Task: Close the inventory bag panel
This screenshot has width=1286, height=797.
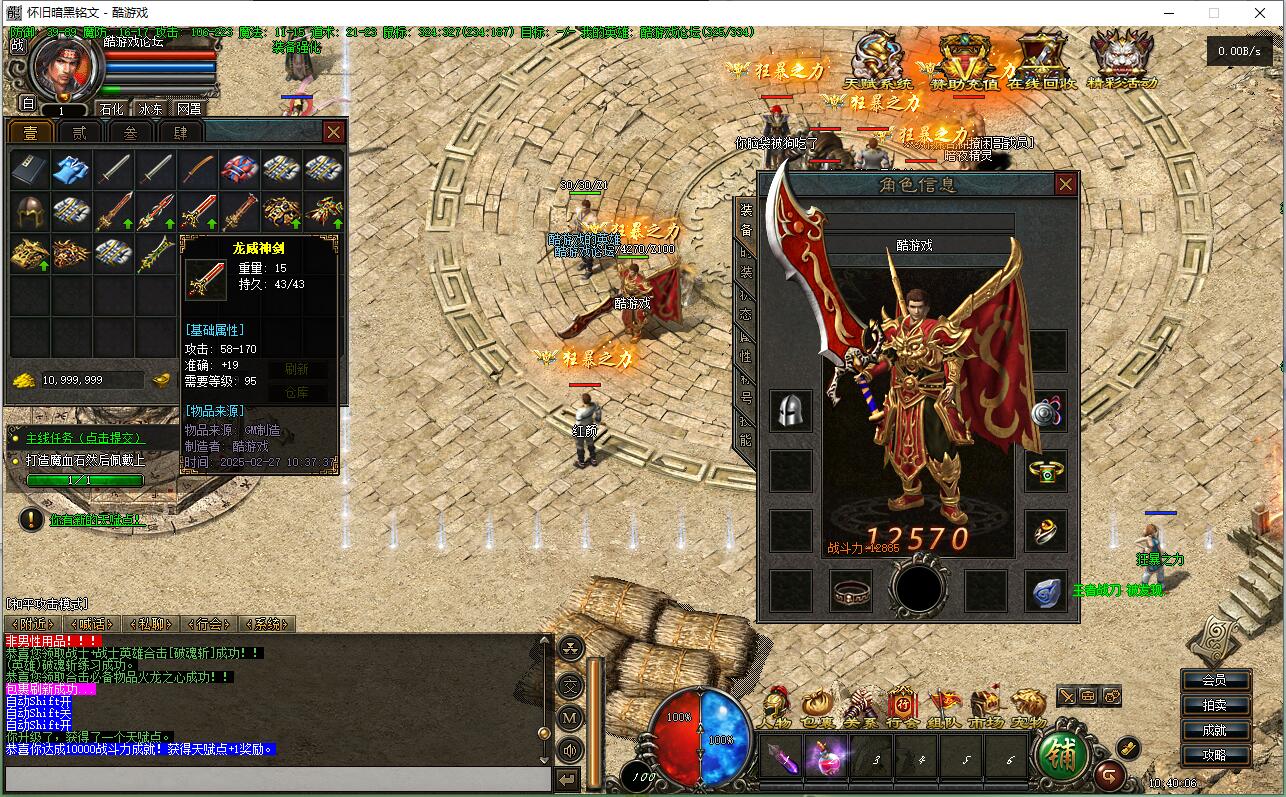Action: (x=333, y=132)
